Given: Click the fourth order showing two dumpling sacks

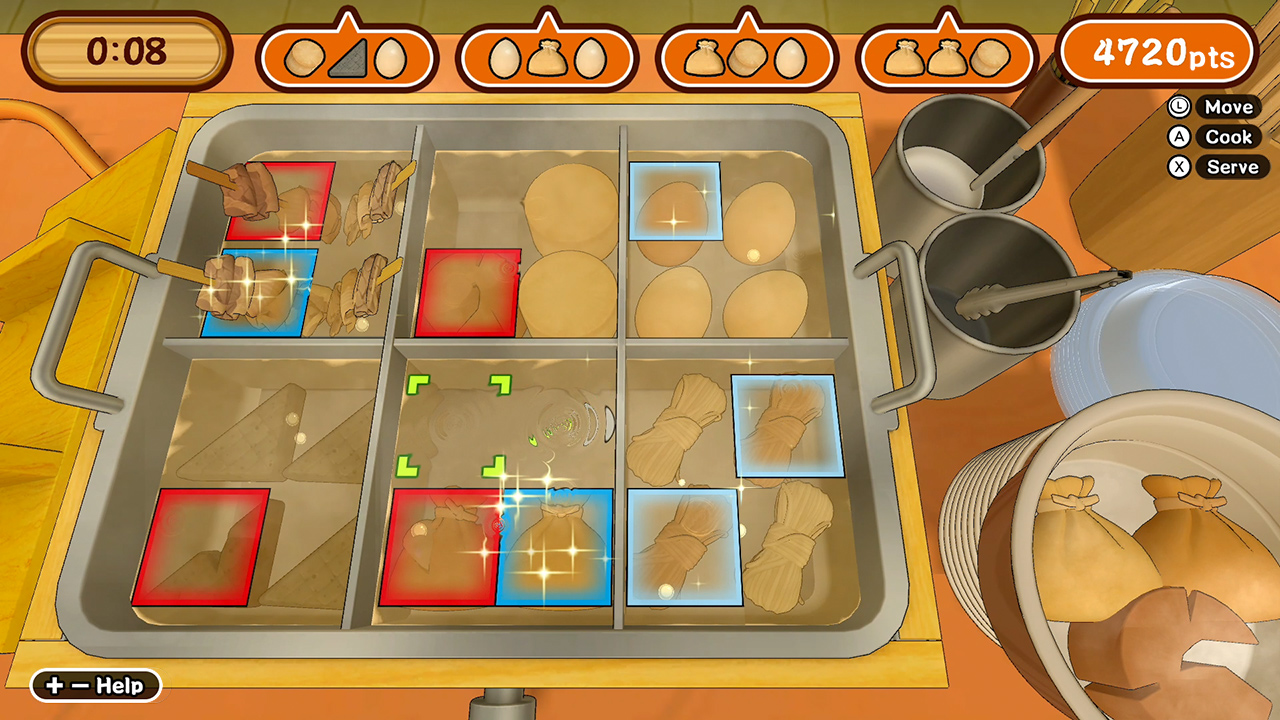Looking at the screenshot, I should point(945,55).
